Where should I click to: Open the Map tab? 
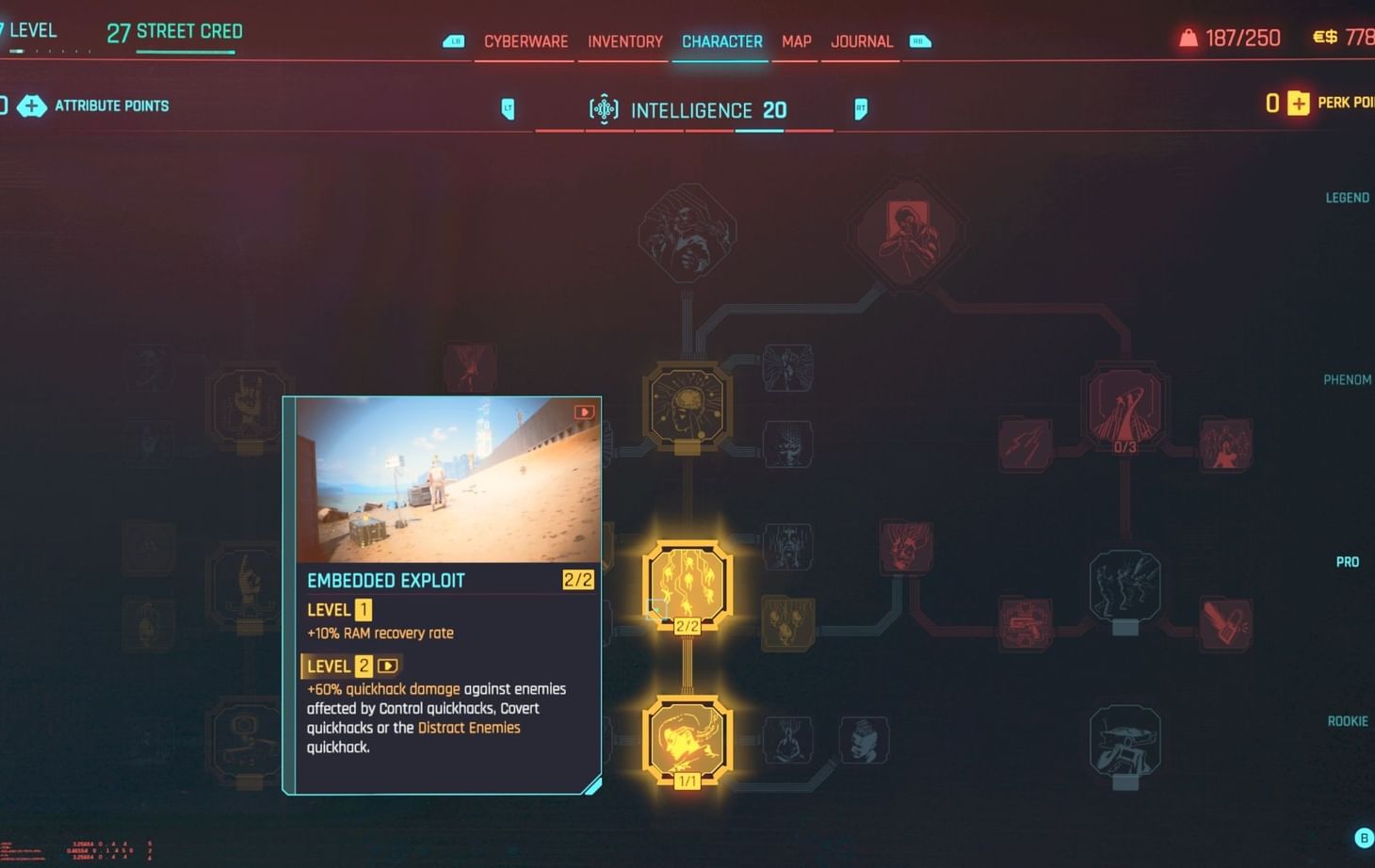click(x=796, y=41)
